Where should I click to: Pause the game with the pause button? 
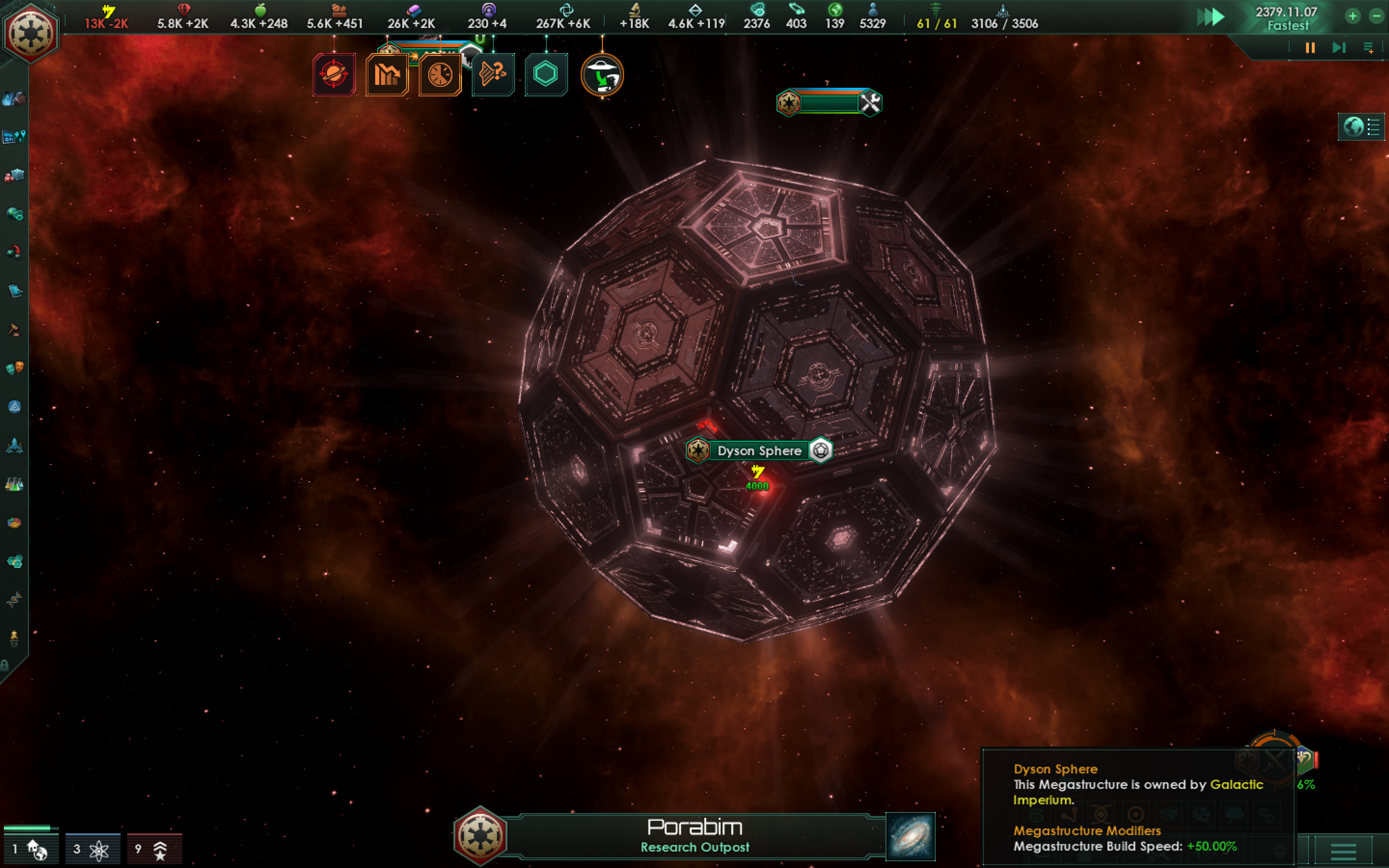tap(1309, 48)
